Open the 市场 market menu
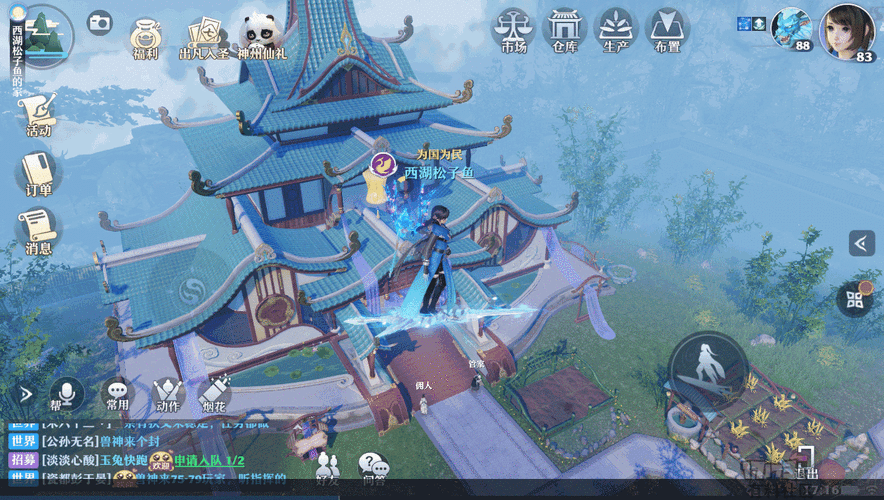 click(x=512, y=30)
